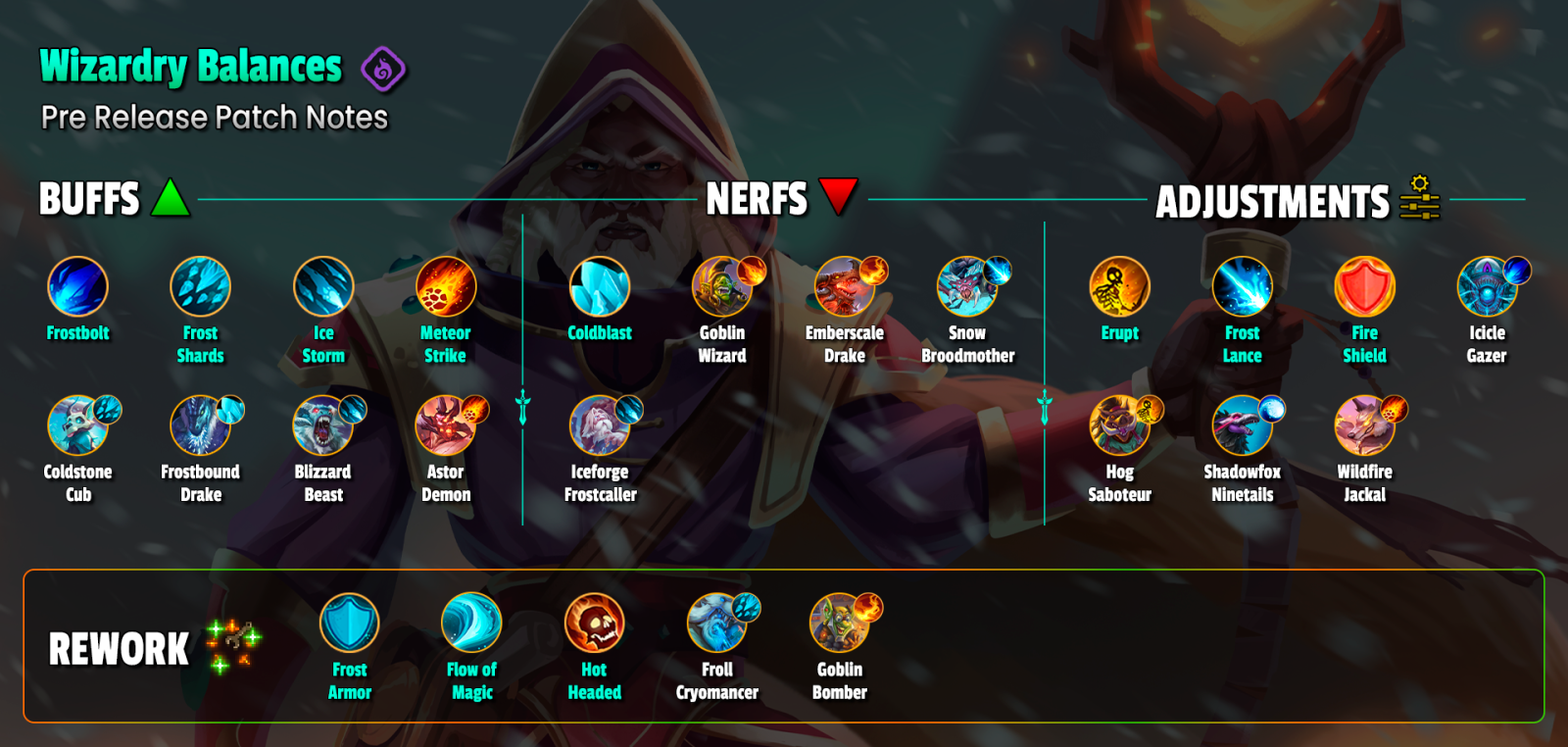Image resolution: width=1568 pixels, height=747 pixels.
Task: Click the red Fire Shield icon
Action: [1364, 286]
